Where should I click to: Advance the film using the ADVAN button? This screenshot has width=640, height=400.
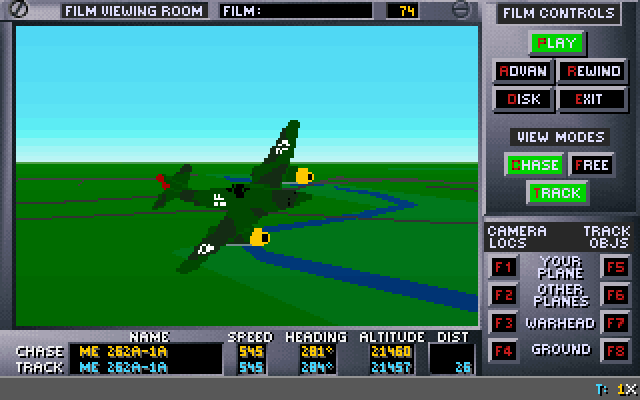pos(522,71)
